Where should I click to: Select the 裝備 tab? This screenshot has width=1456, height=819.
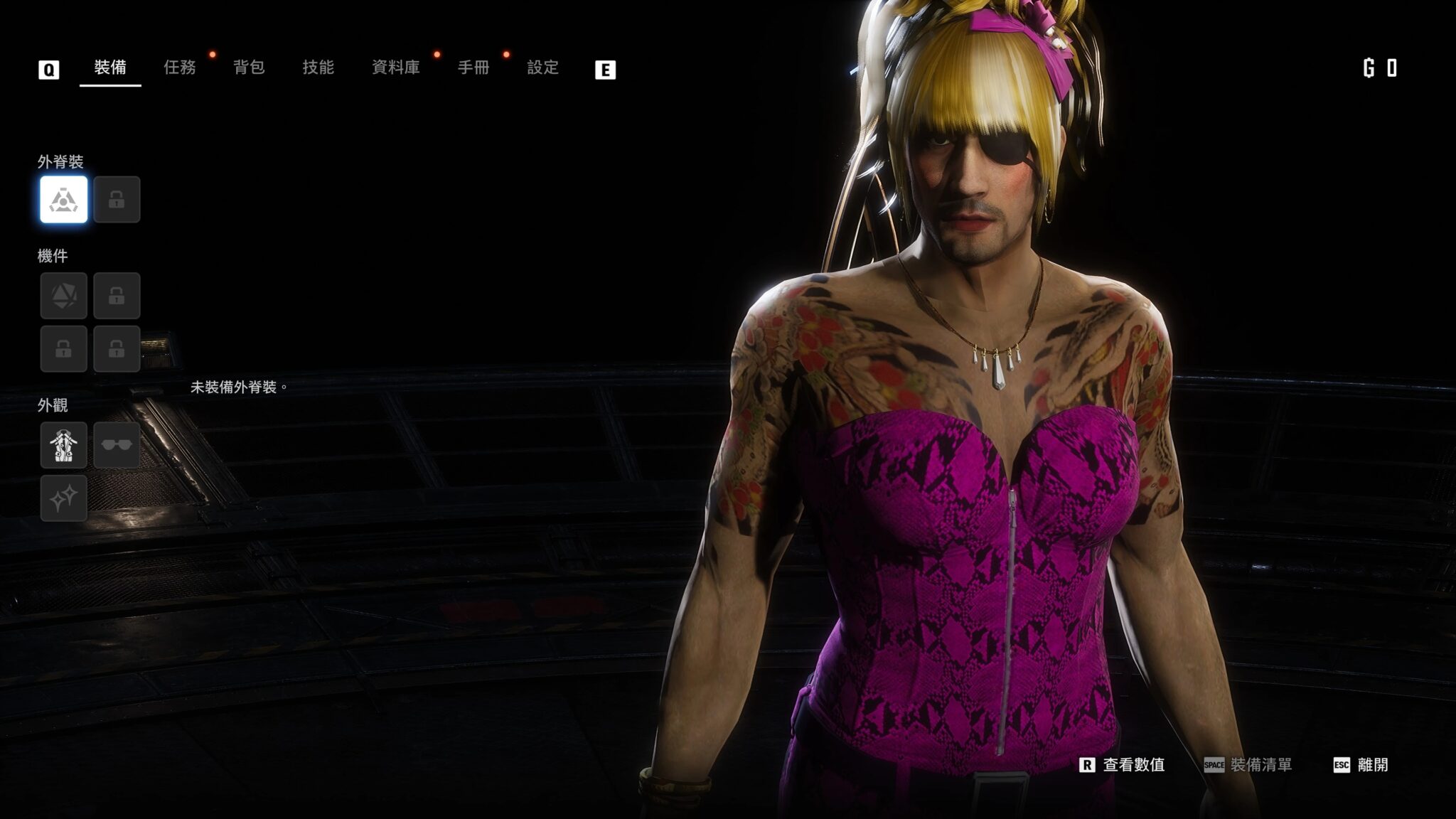click(x=110, y=68)
